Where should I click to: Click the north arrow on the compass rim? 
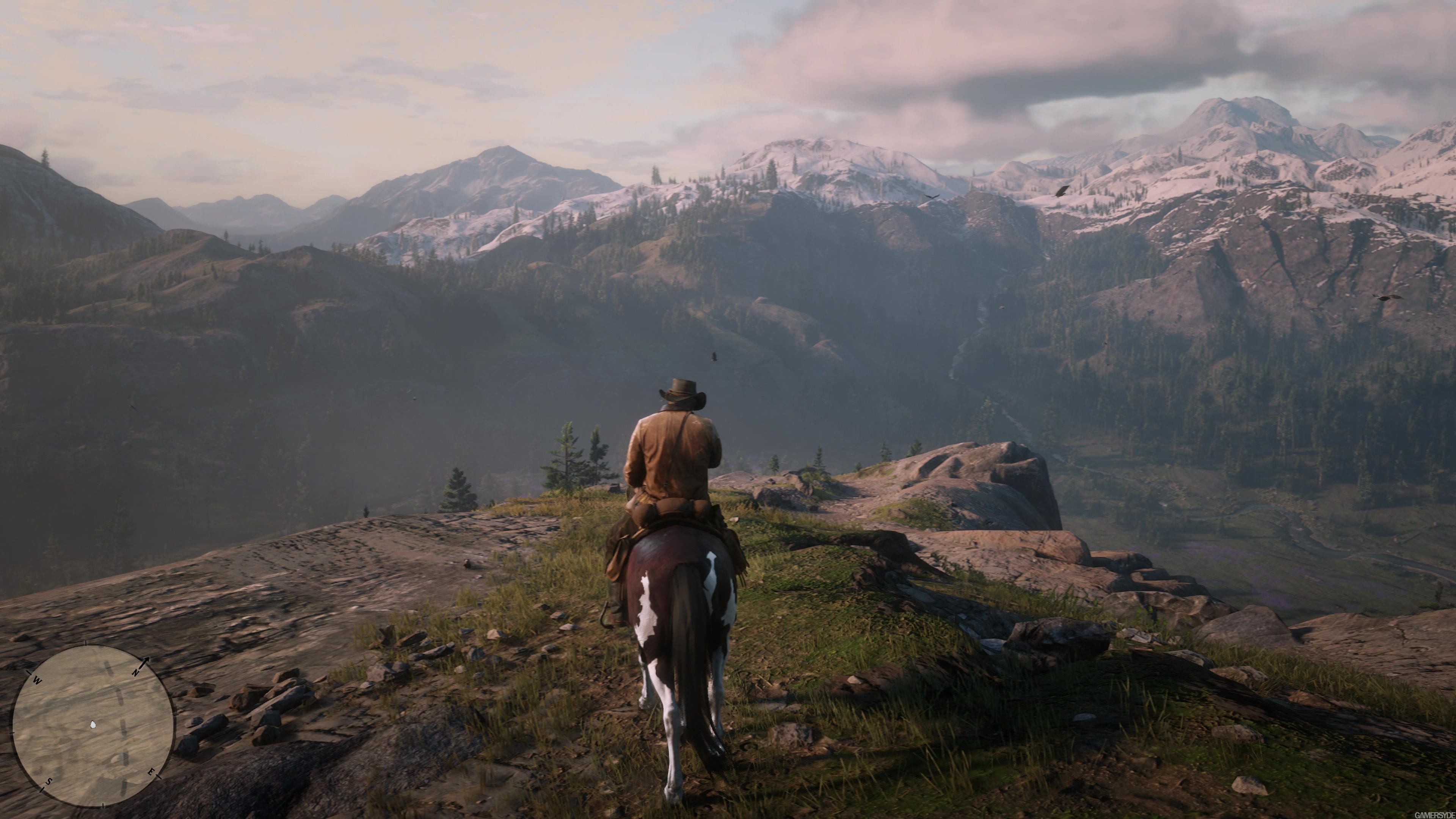pos(146,660)
